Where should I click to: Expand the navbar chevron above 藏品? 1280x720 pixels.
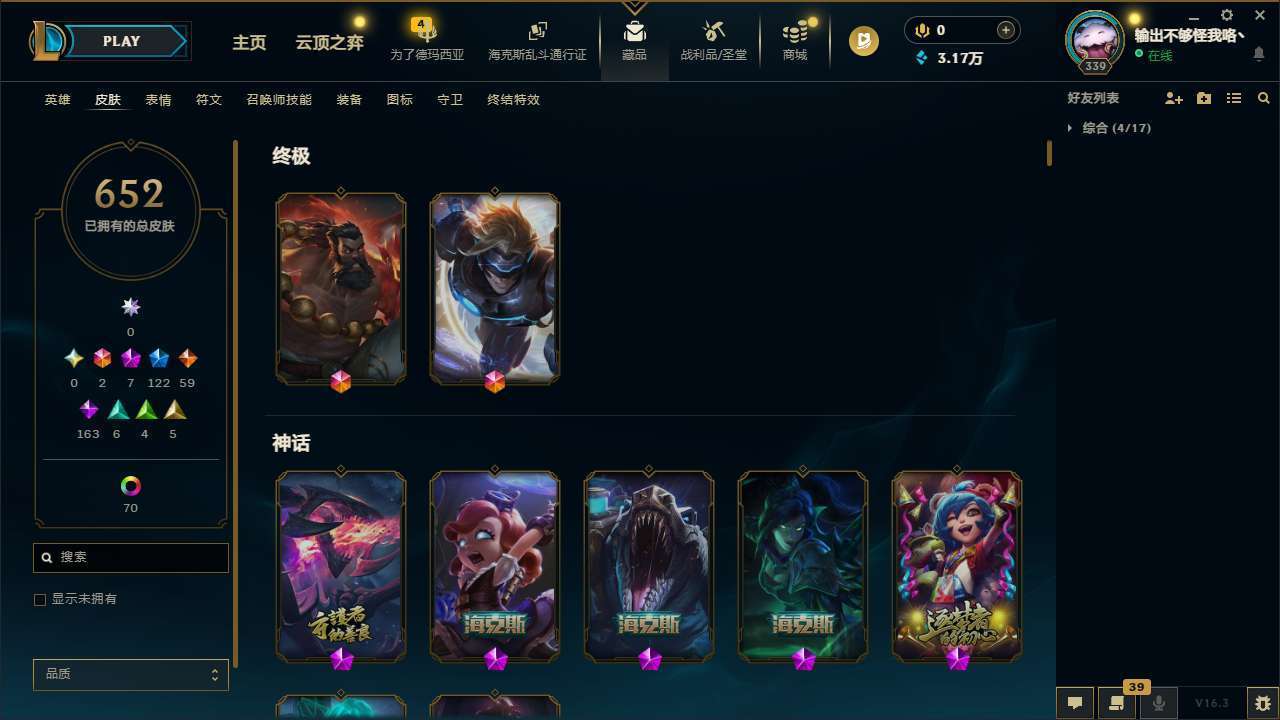(635, 8)
